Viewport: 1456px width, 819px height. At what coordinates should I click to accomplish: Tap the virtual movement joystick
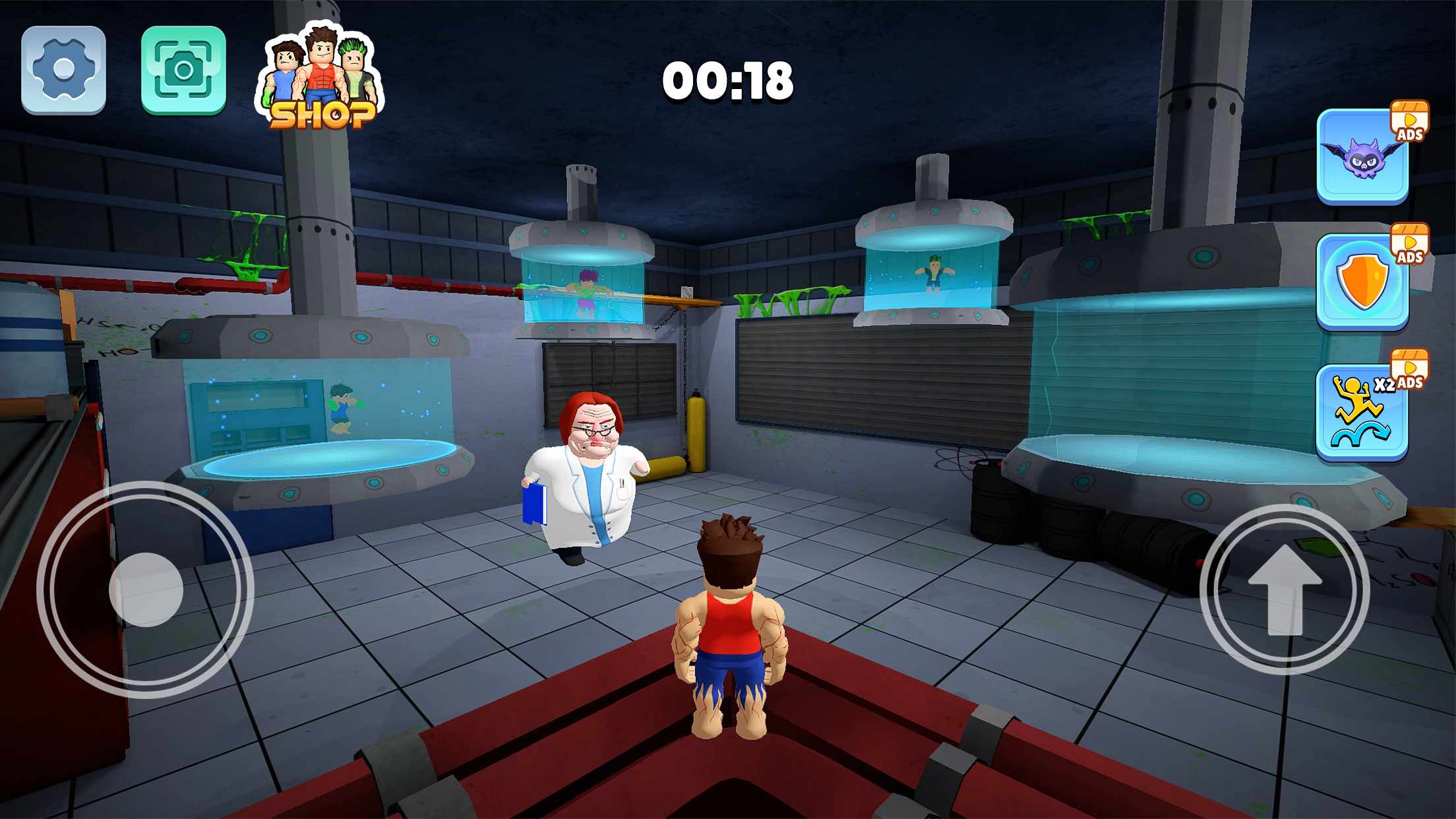pyautogui.click(x=146, y=590)
